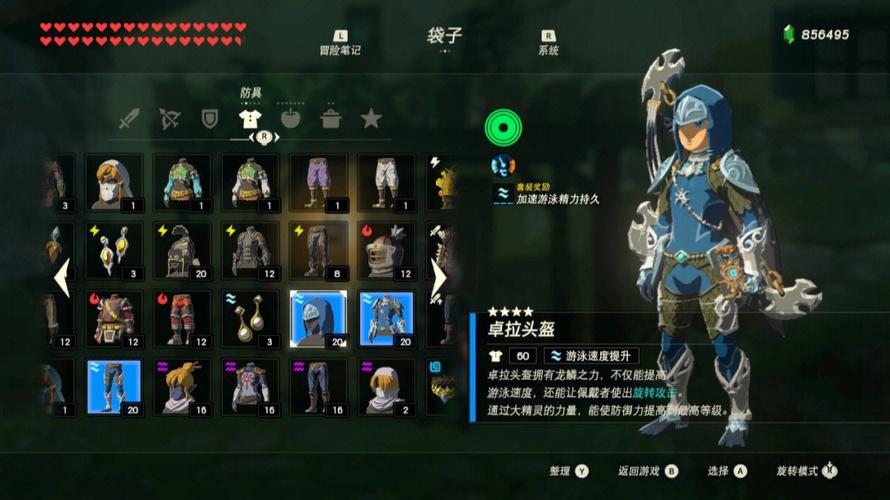Switch to the shields tab

tap(209, 119)
